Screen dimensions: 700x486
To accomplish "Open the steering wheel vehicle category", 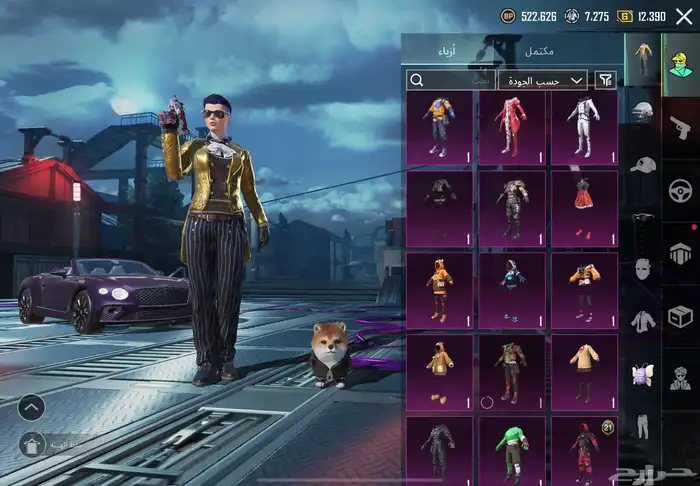I will coord(681,190).
